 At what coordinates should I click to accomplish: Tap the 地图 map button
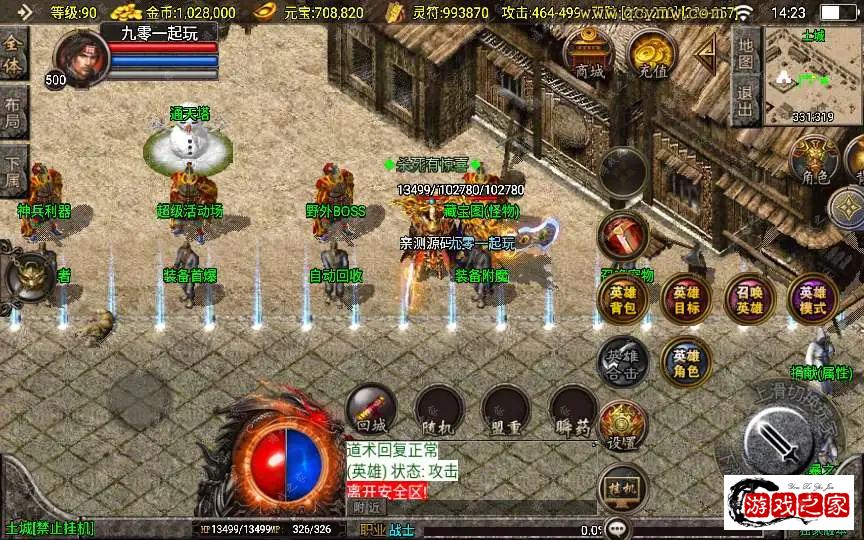tap(744, 50)
